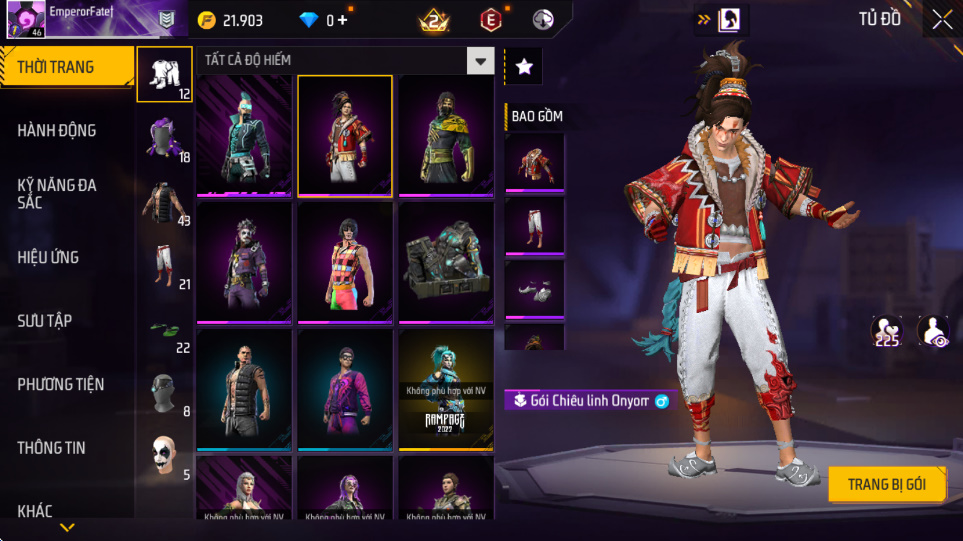The image size is (963, 541).
Task: Switch to Kỹ Năng Đa Sắc tab
Action: 57,194
